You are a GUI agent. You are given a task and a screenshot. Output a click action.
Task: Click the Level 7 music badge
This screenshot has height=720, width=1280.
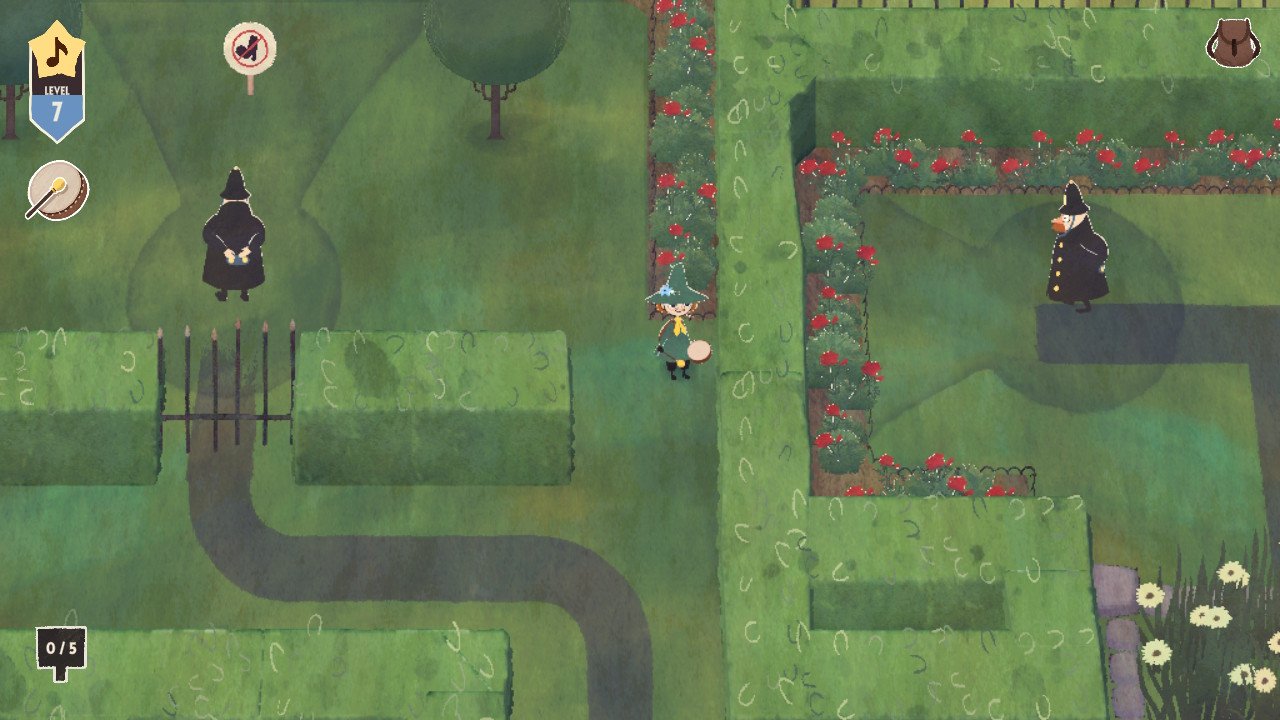pos(56,82)
